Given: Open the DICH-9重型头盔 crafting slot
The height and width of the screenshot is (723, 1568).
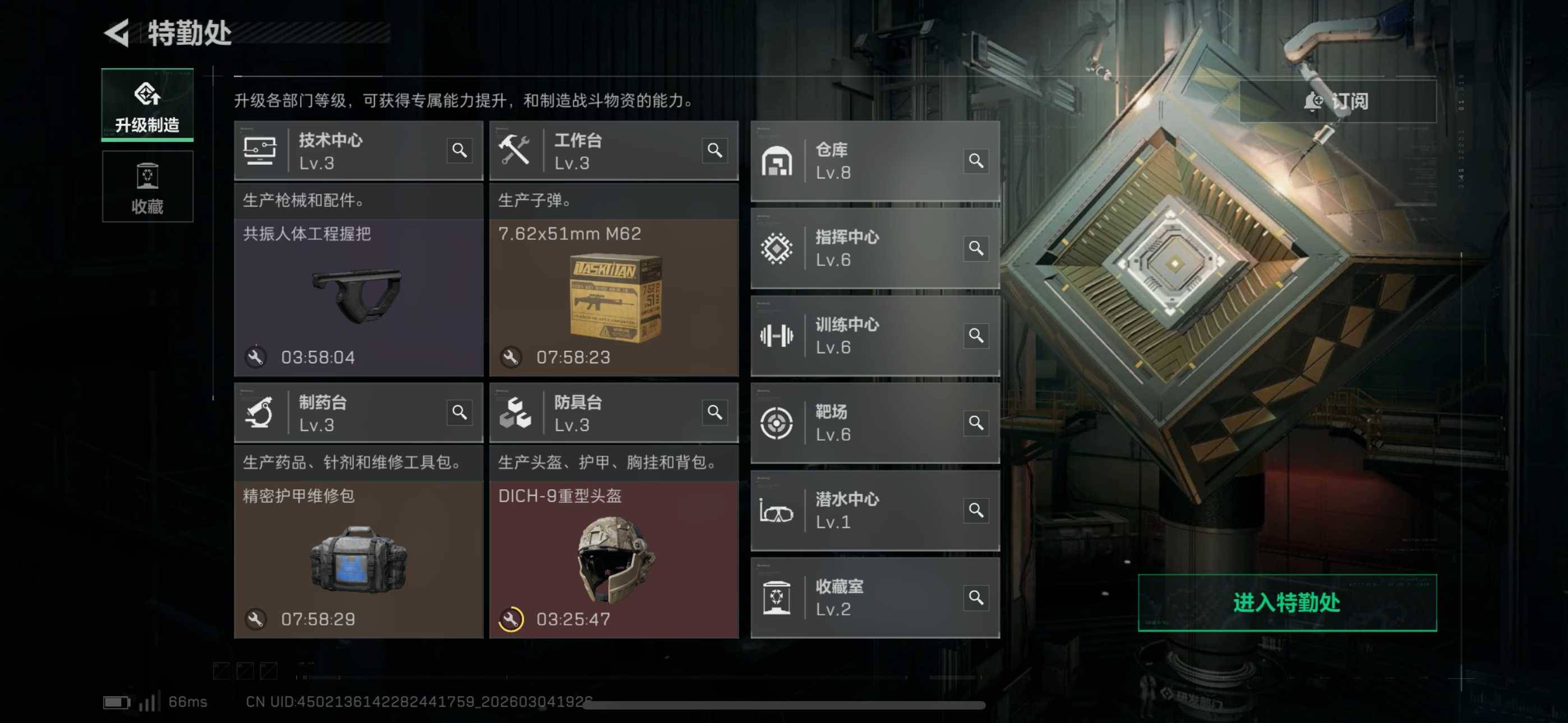Looking at the screenshot, I should pos(614,560).
